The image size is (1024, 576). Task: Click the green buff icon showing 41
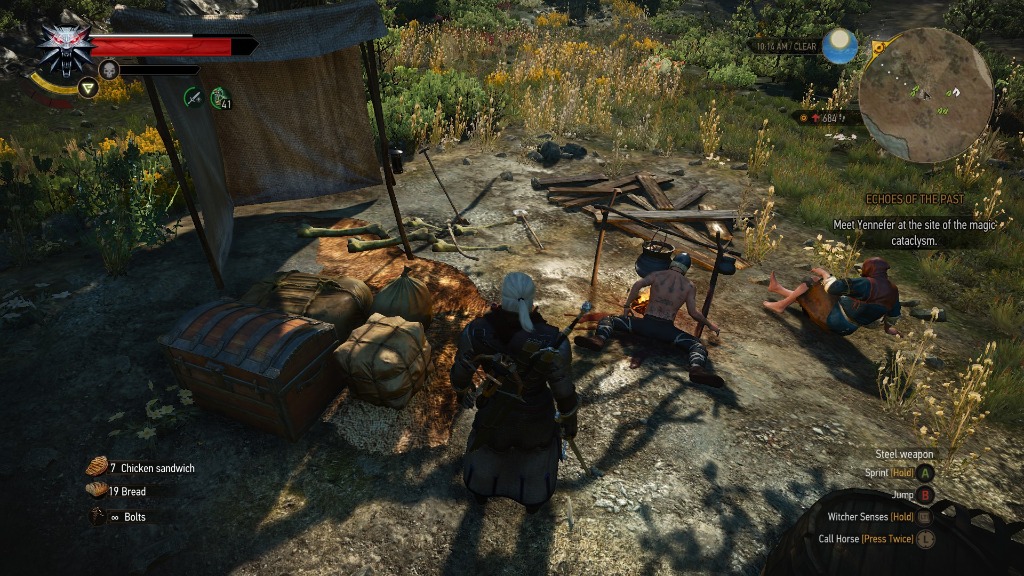219,96
